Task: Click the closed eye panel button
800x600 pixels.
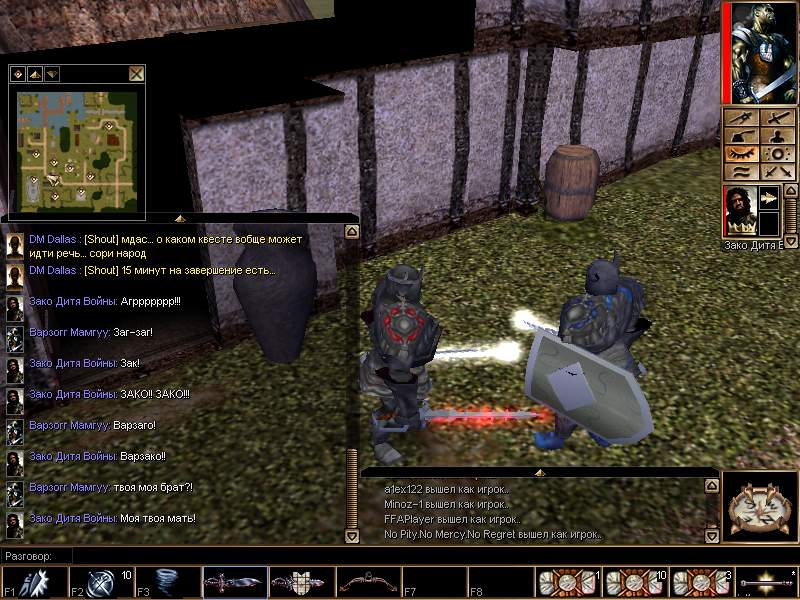Action: [x=741, y=154]
